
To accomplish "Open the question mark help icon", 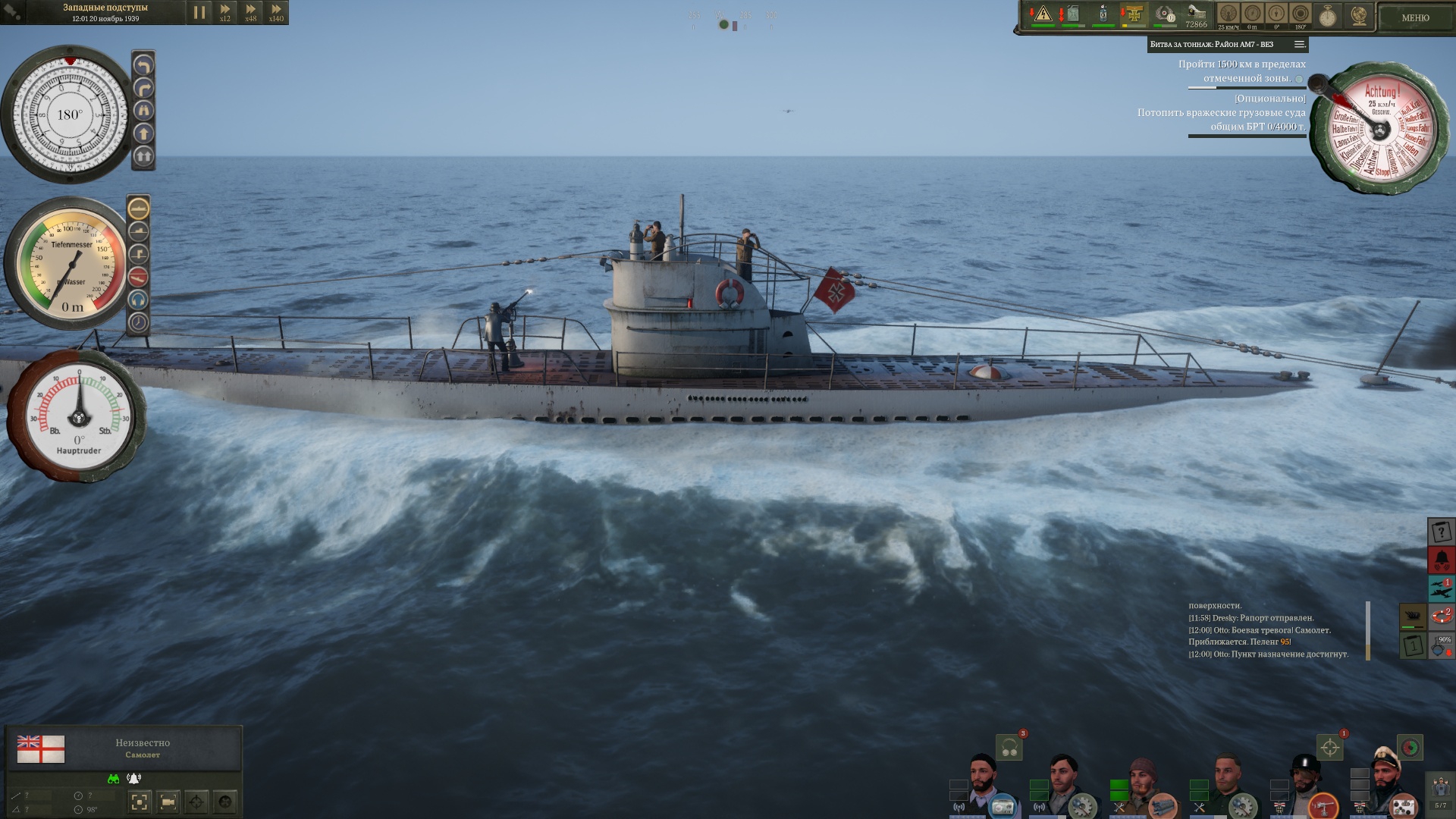I will 1441,532.
